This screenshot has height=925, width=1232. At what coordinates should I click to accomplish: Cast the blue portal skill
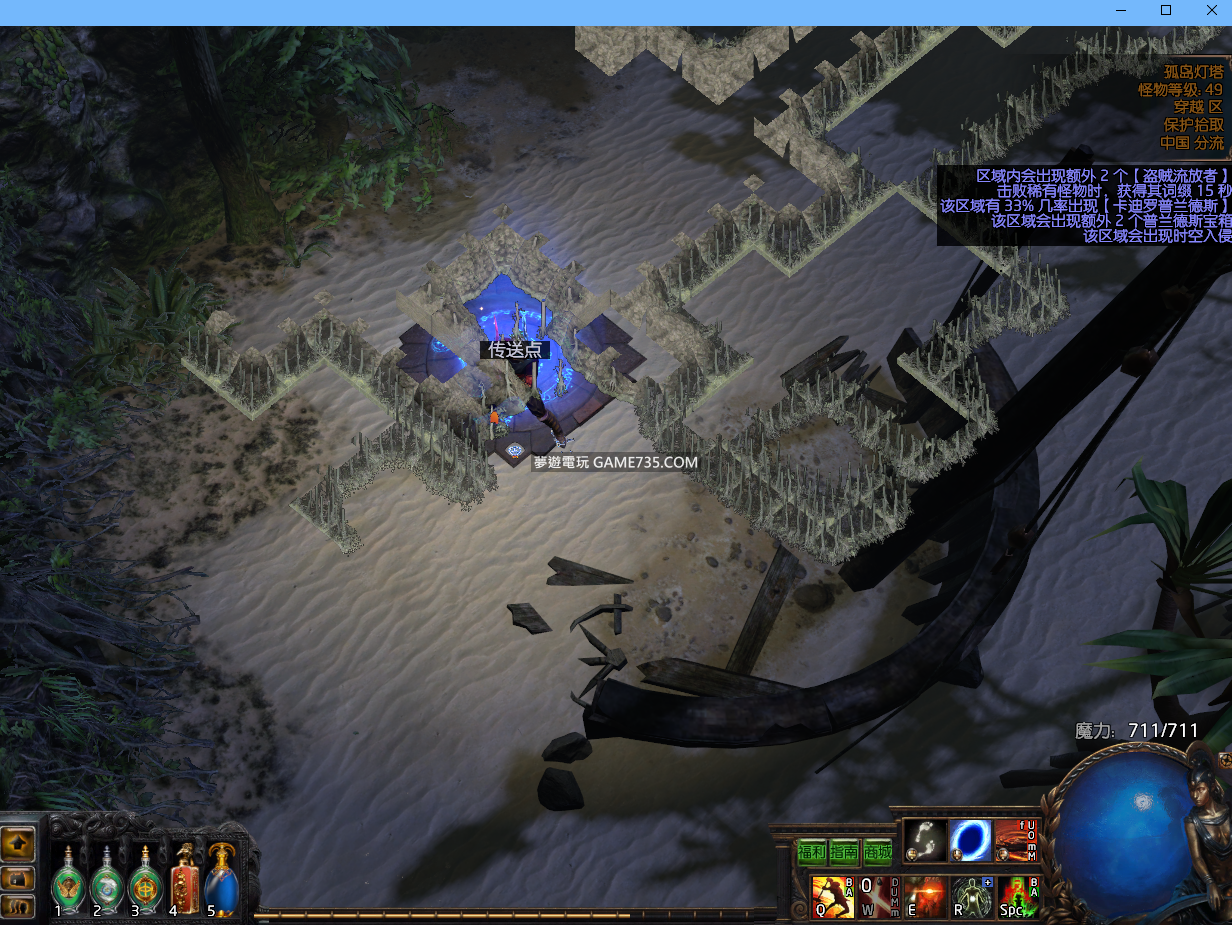pyautogui.click(x=970, y=840)
